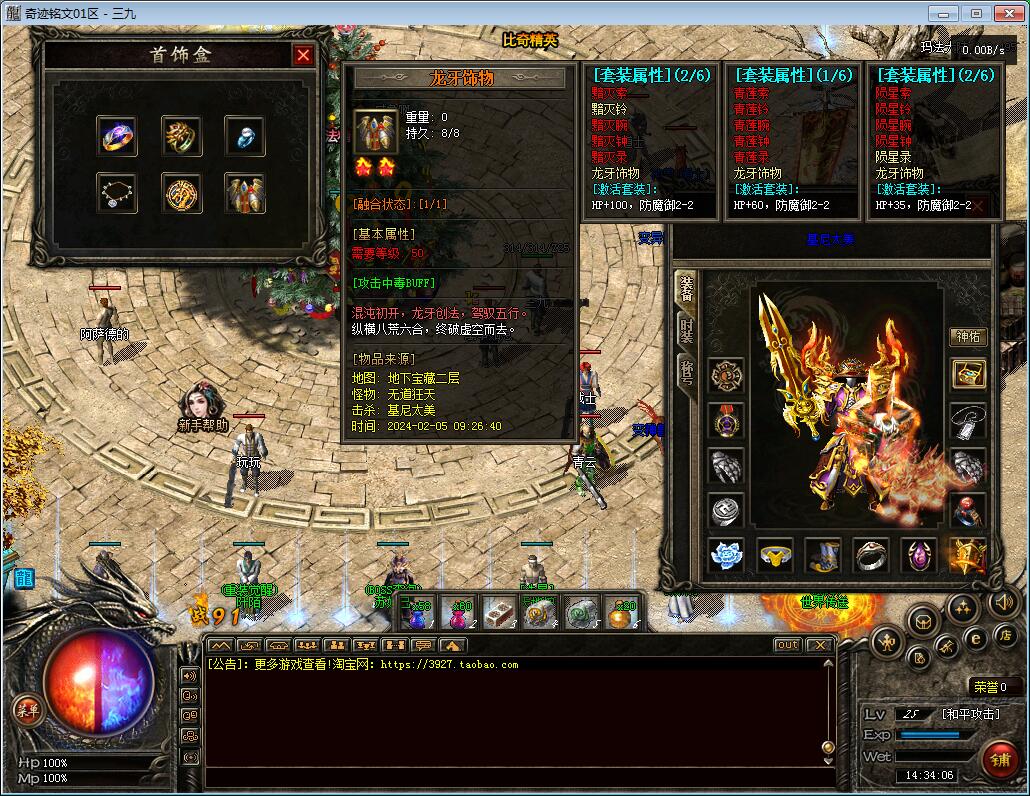Select the blue crystal ring in jewelry box
The height and width of the screenshot is (796, 1030).
click(244, 135)
